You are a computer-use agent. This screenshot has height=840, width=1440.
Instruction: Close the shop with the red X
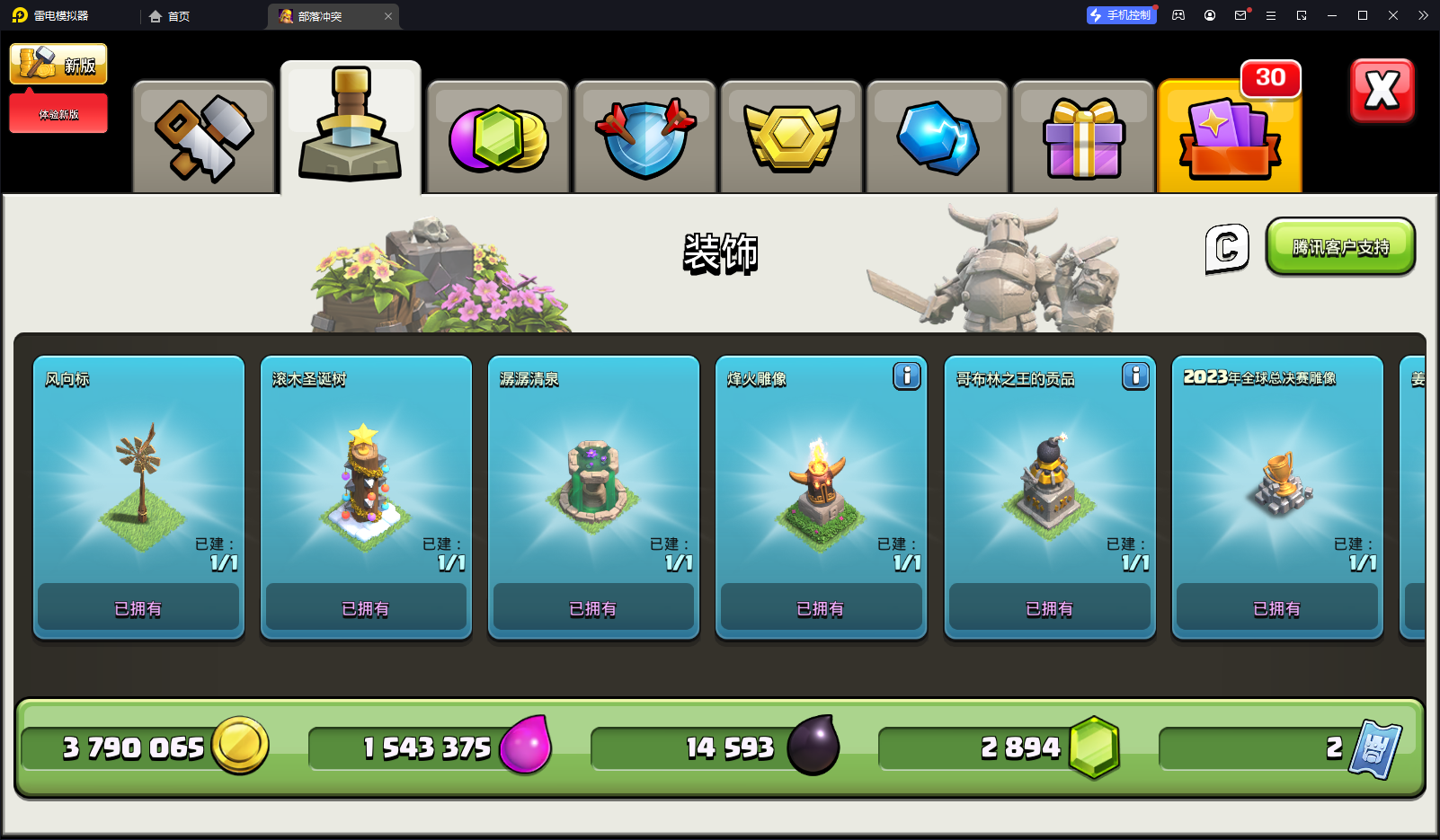tap(1382, 91)
